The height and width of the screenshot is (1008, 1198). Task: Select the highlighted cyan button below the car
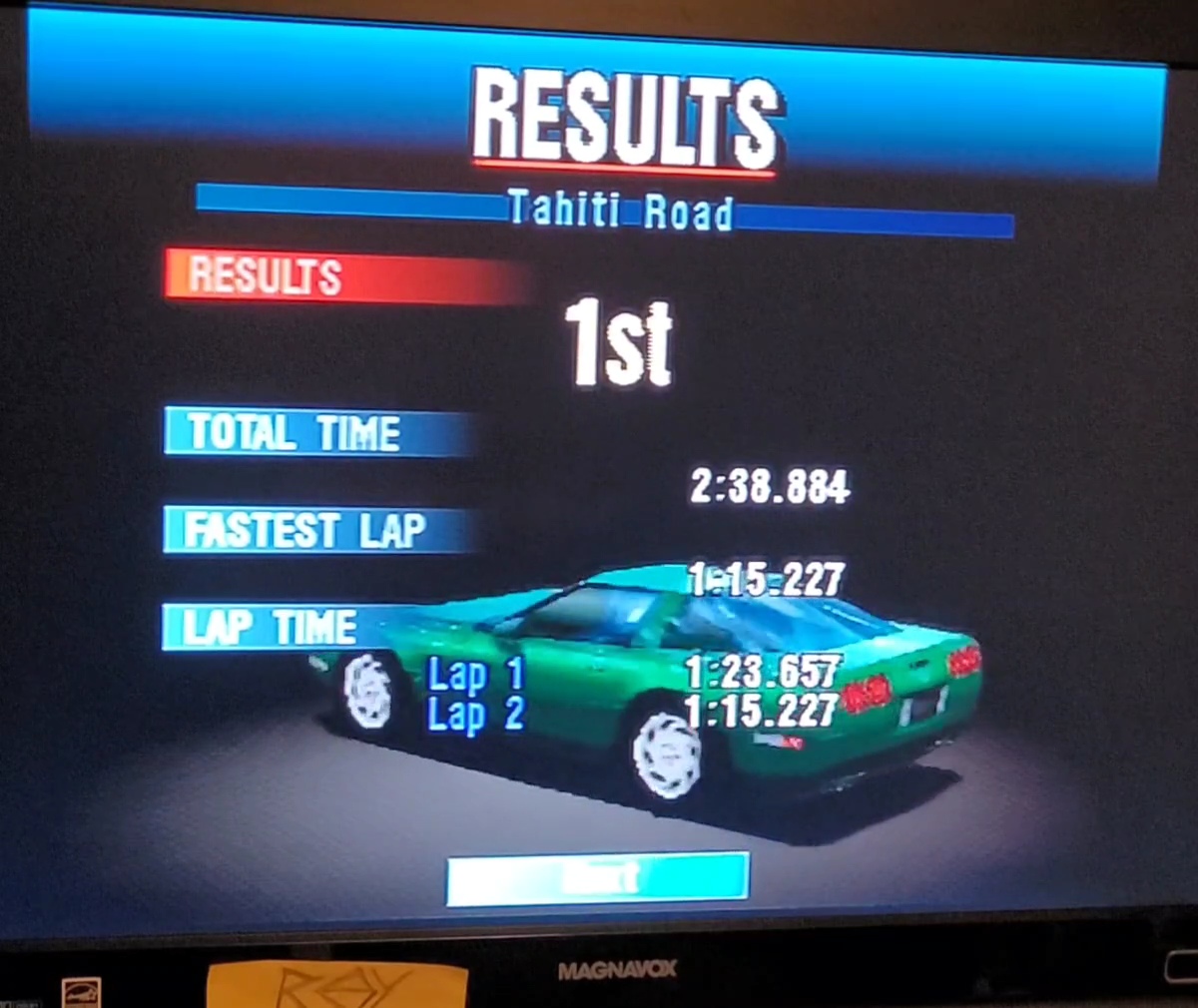coord(597,878)
